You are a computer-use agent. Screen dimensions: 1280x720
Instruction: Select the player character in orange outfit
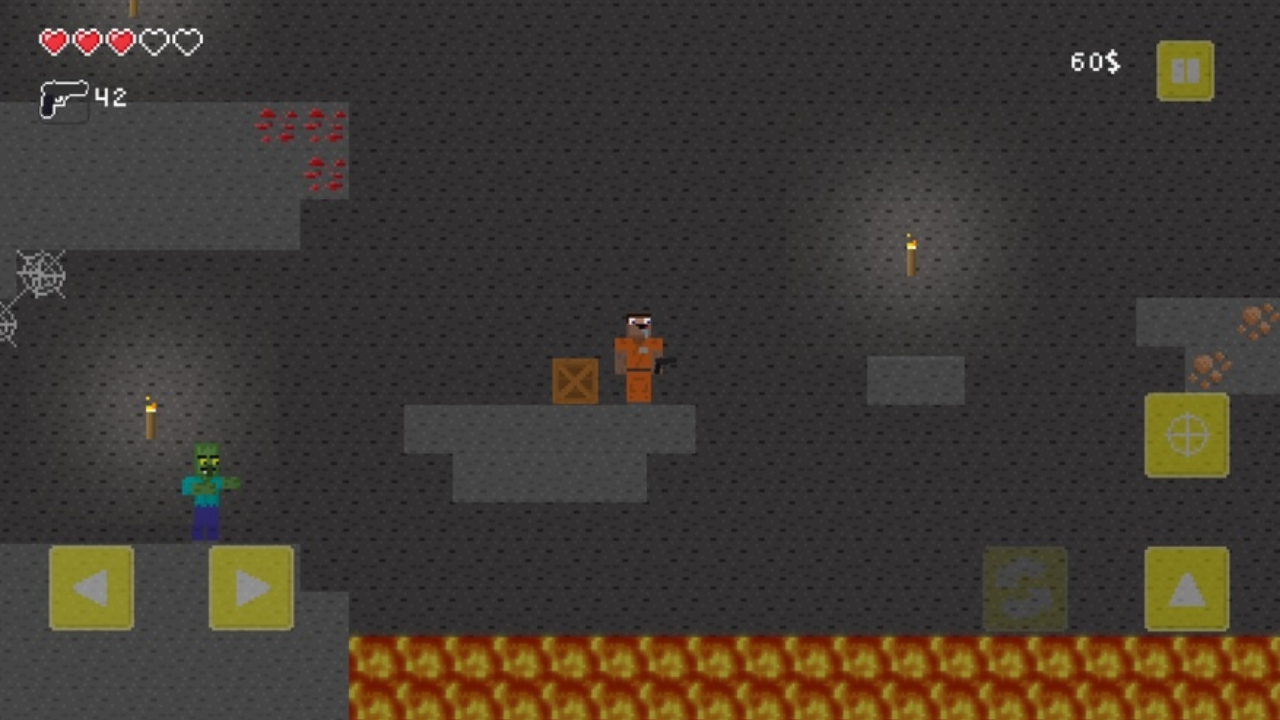click(636, 355)
